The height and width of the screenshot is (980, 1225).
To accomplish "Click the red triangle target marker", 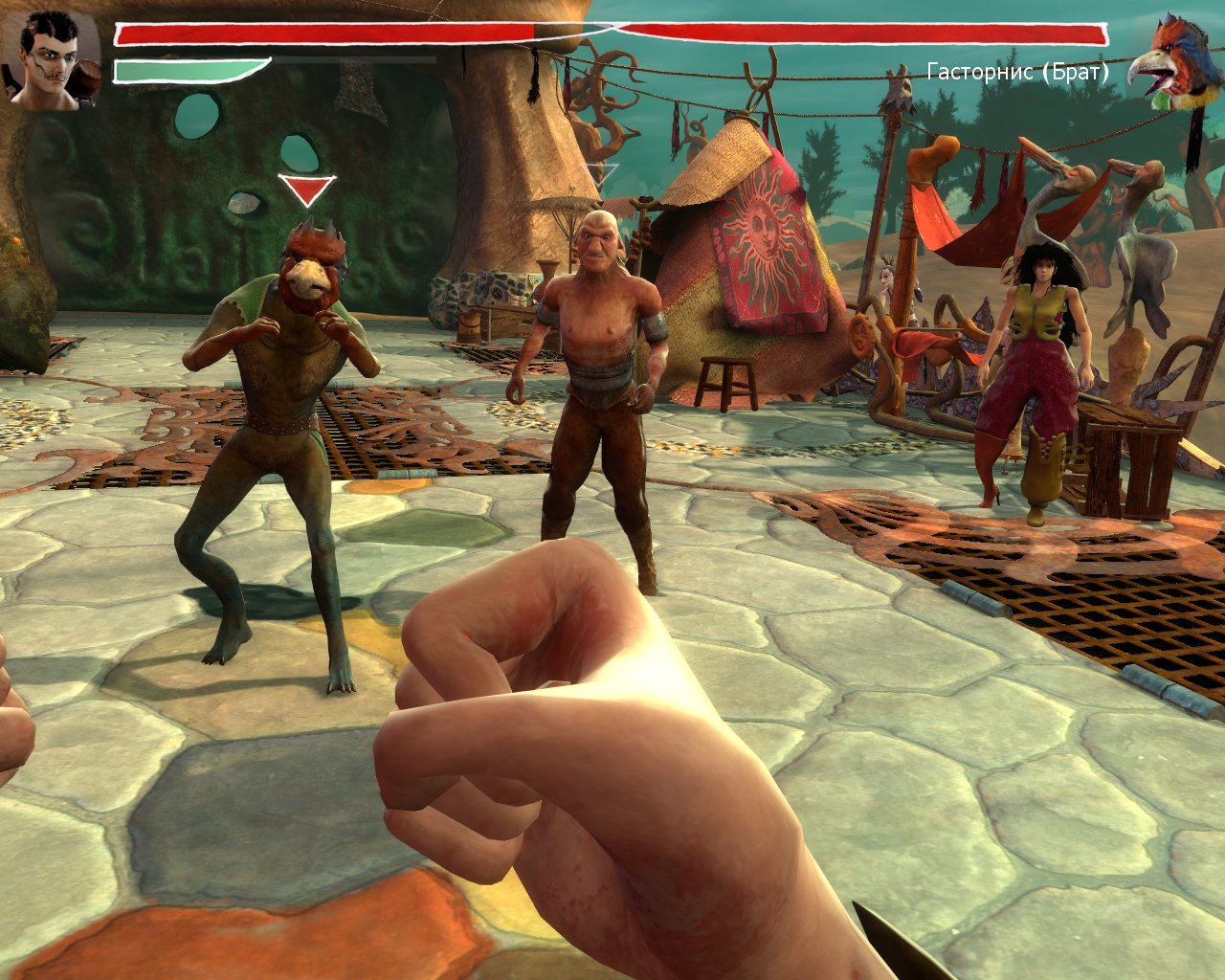I will 306,190.
